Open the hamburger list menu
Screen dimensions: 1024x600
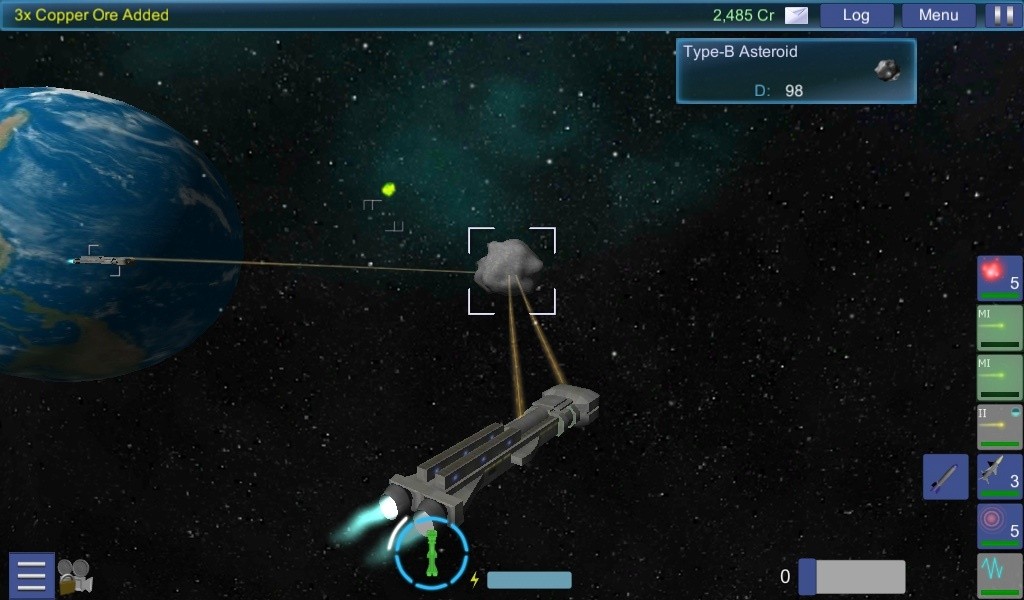click(31, 576)
